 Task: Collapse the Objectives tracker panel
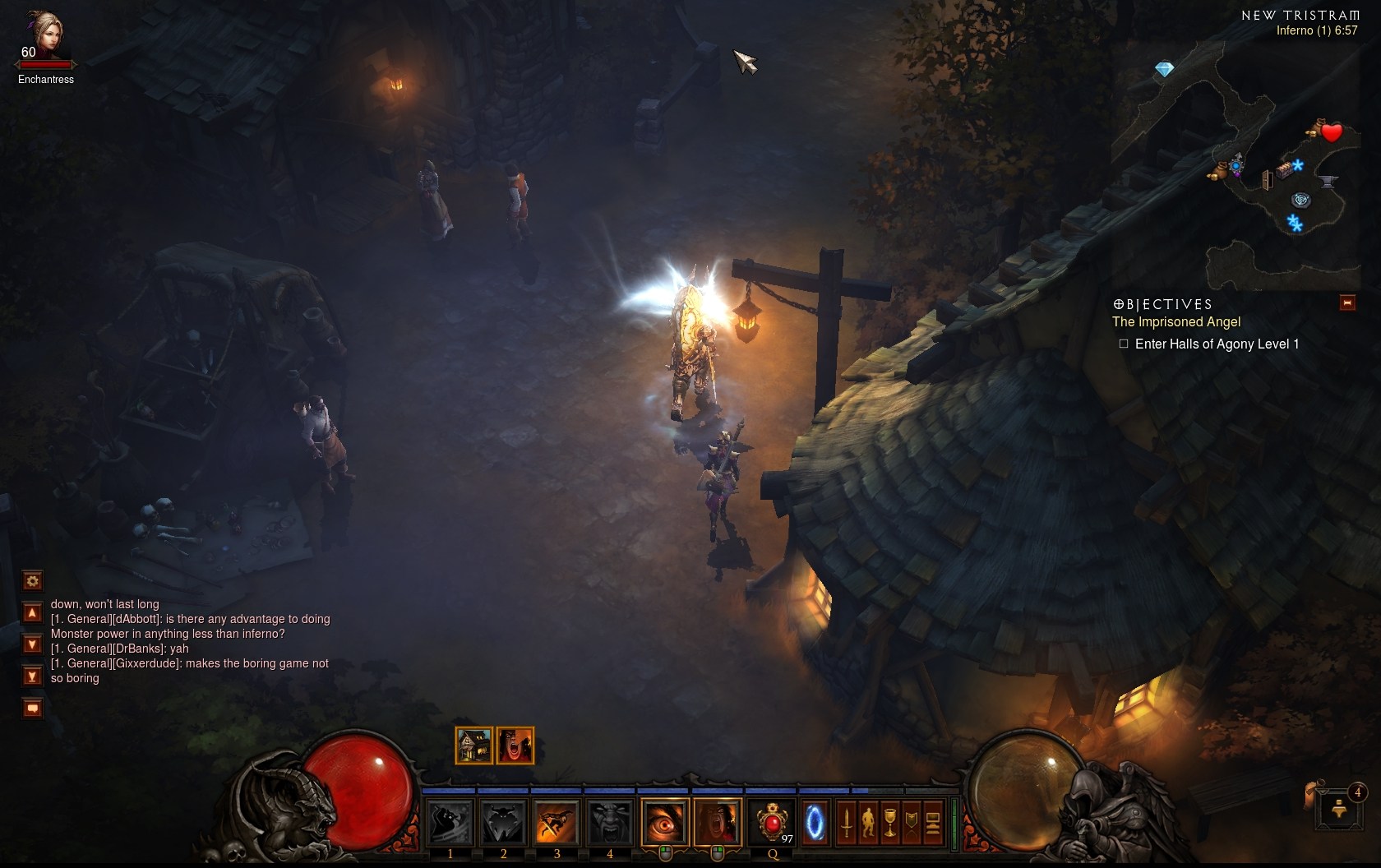(x=1347, y=303)
